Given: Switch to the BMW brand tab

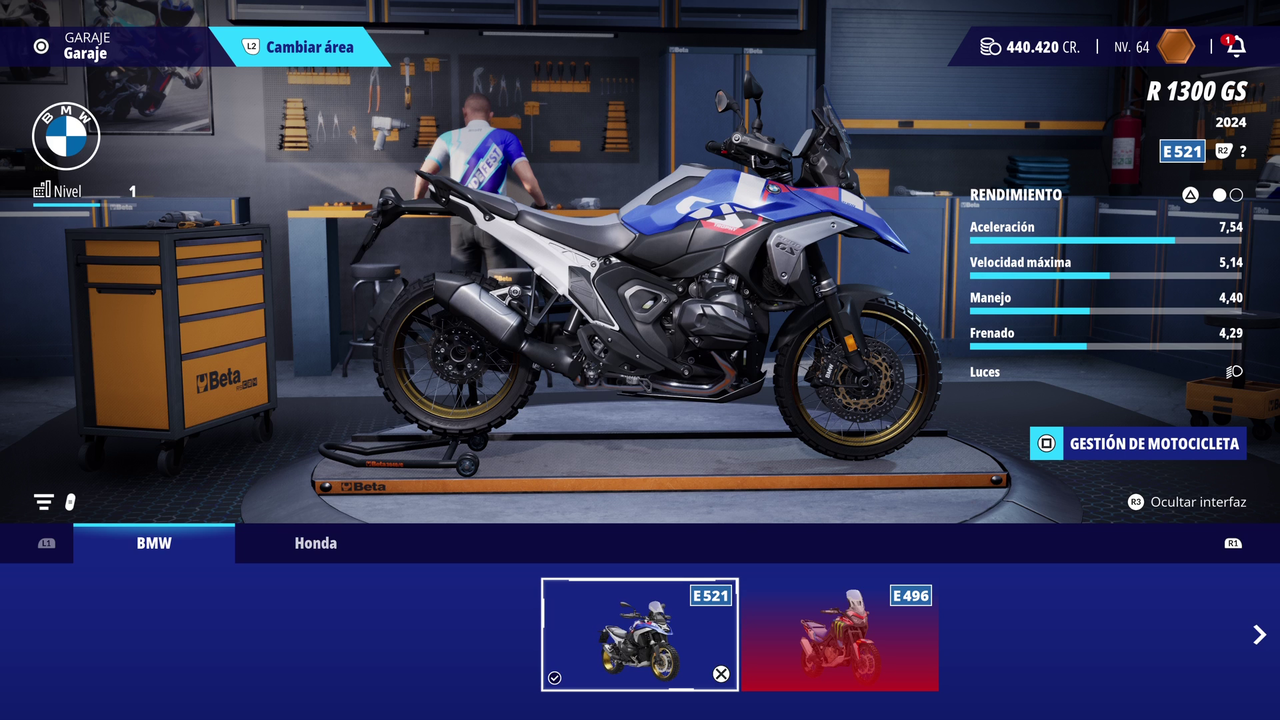Looking at the screenshot, I should (x=154, y=543).
